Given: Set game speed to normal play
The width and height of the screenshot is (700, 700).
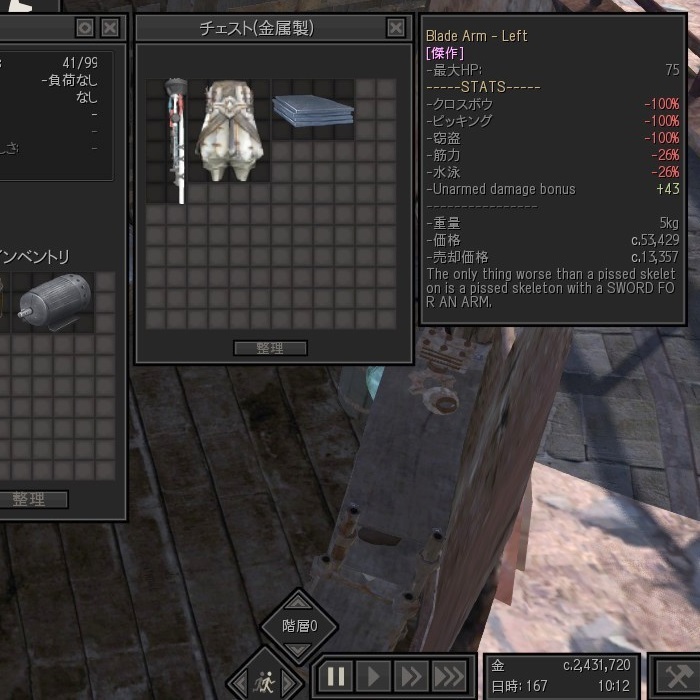Looking at the screenshot, I should click(373, 676).
